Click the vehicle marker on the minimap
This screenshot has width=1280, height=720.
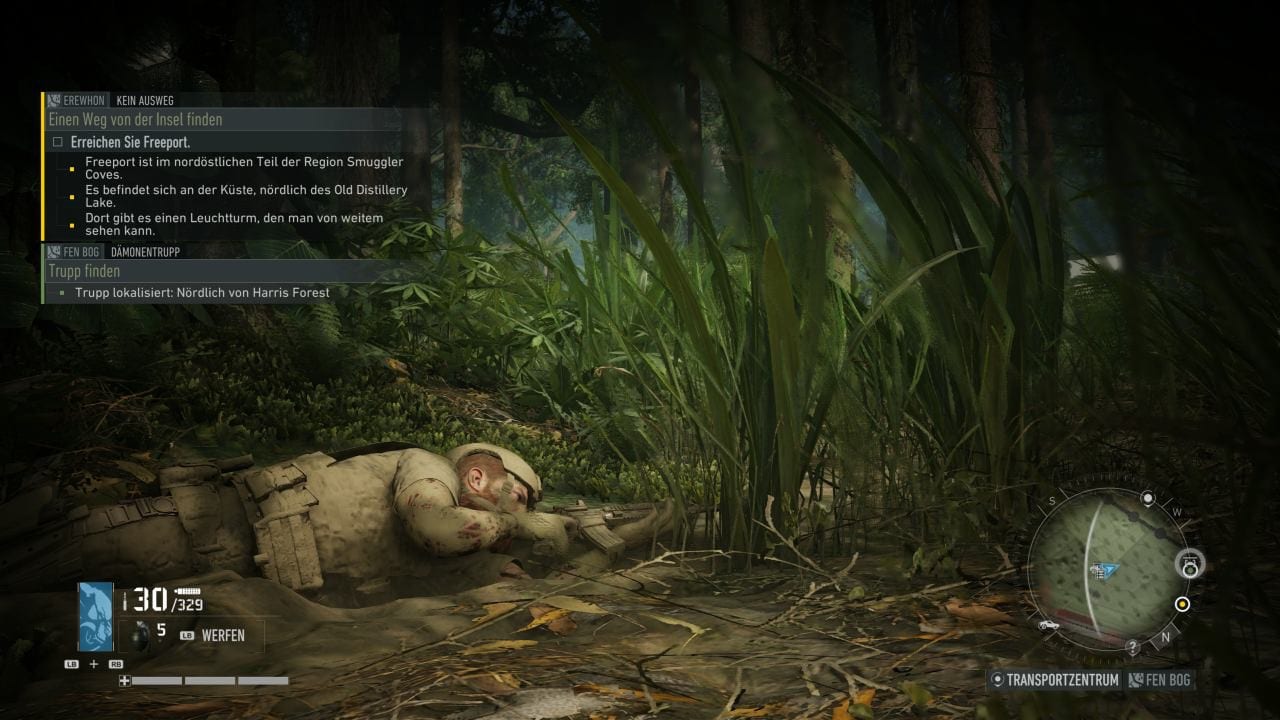point(1049,624)
